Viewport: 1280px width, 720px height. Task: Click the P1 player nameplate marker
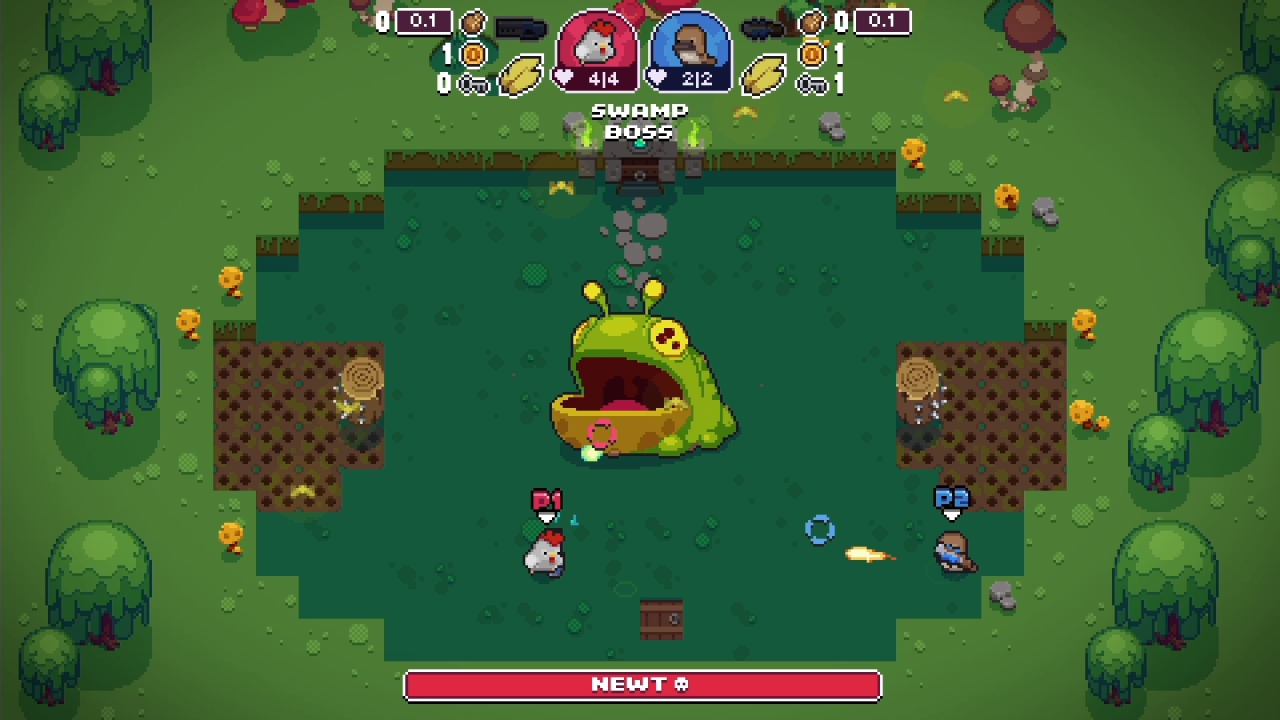point(547,500)
